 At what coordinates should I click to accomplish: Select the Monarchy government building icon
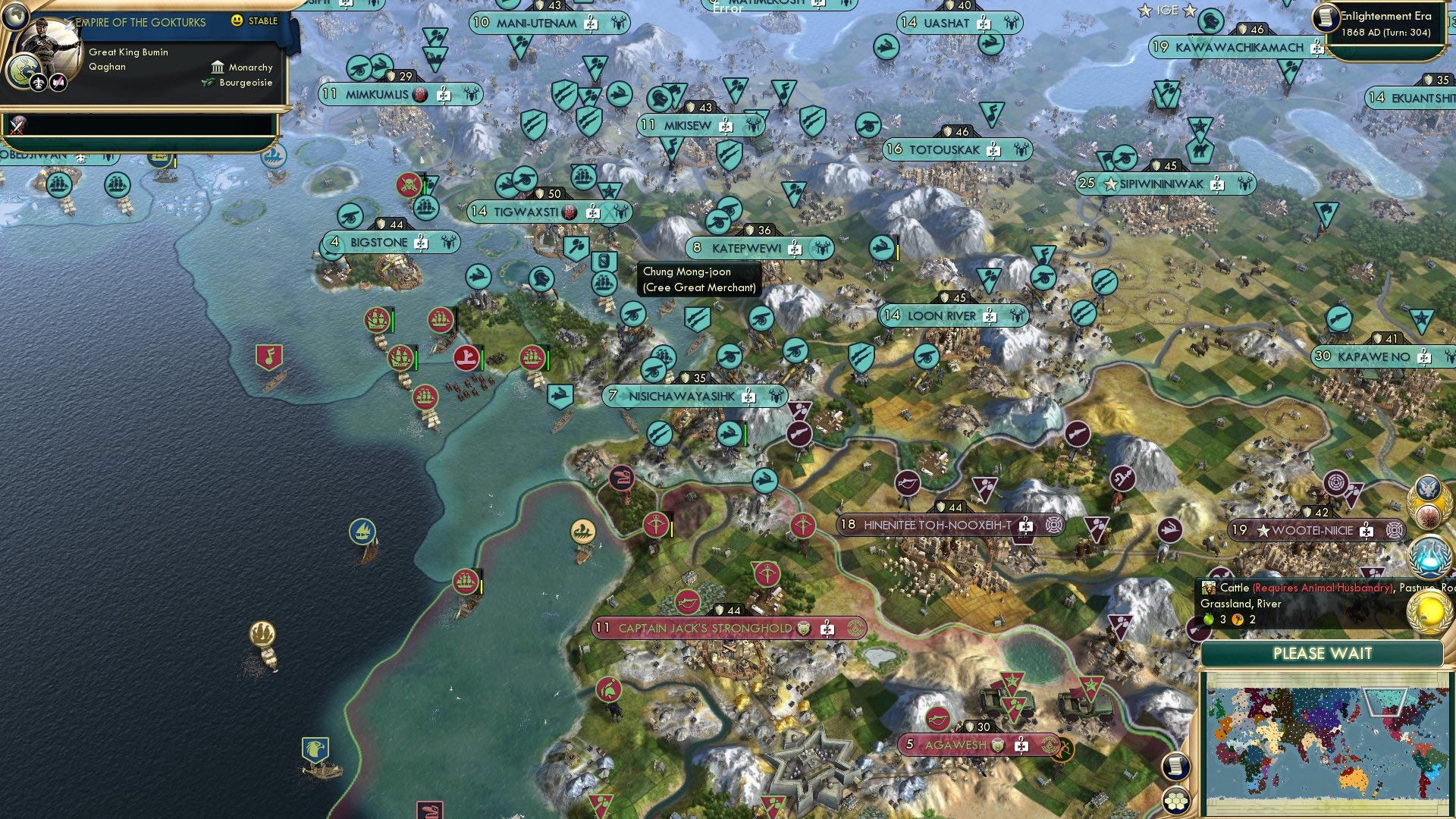tap(217, 67)
